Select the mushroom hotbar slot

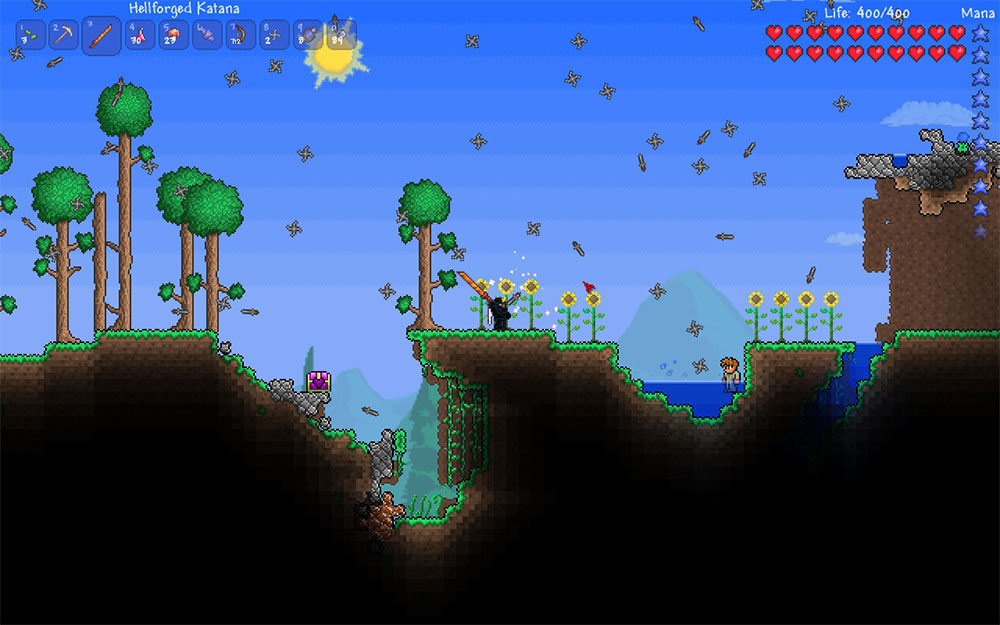(x=173, y=35)
